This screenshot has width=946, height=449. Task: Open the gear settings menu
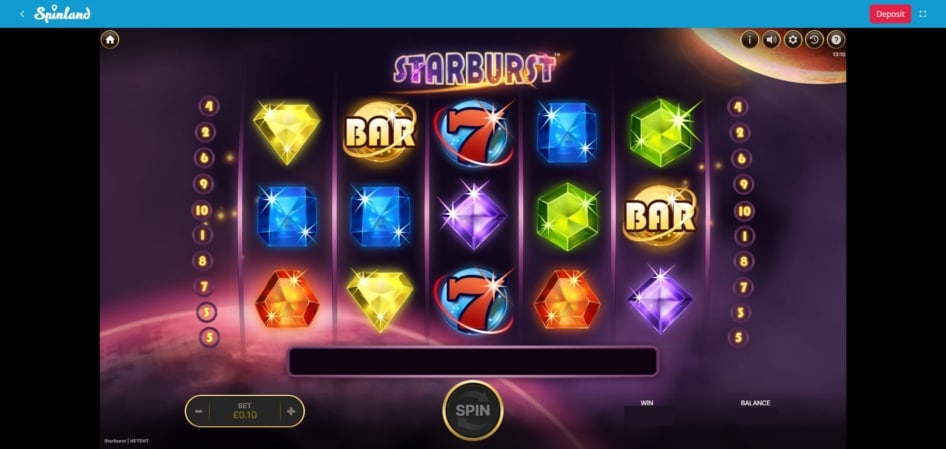tap(793, 40)
